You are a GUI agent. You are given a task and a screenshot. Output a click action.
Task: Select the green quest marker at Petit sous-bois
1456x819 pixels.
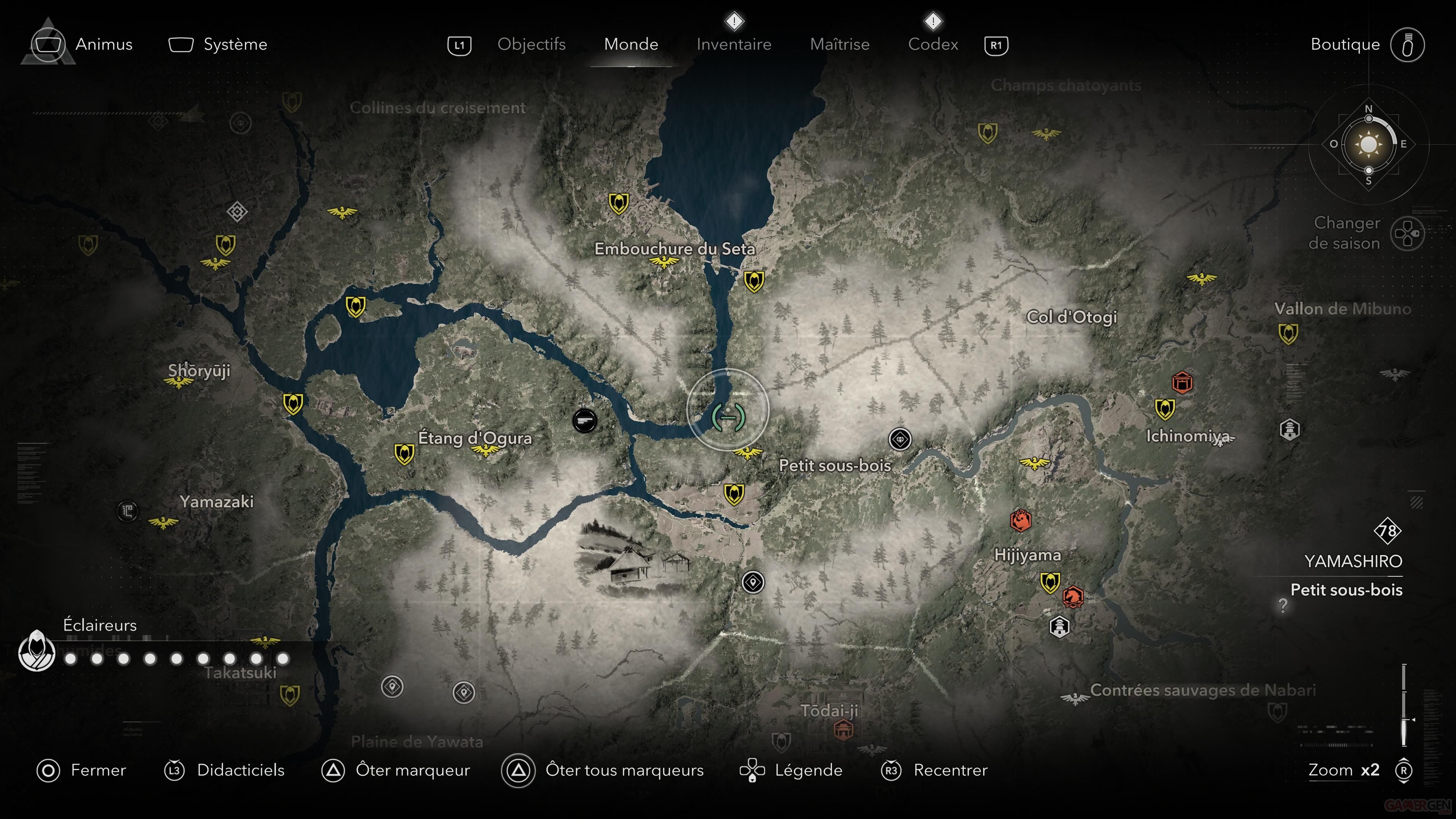pos(728,417)
